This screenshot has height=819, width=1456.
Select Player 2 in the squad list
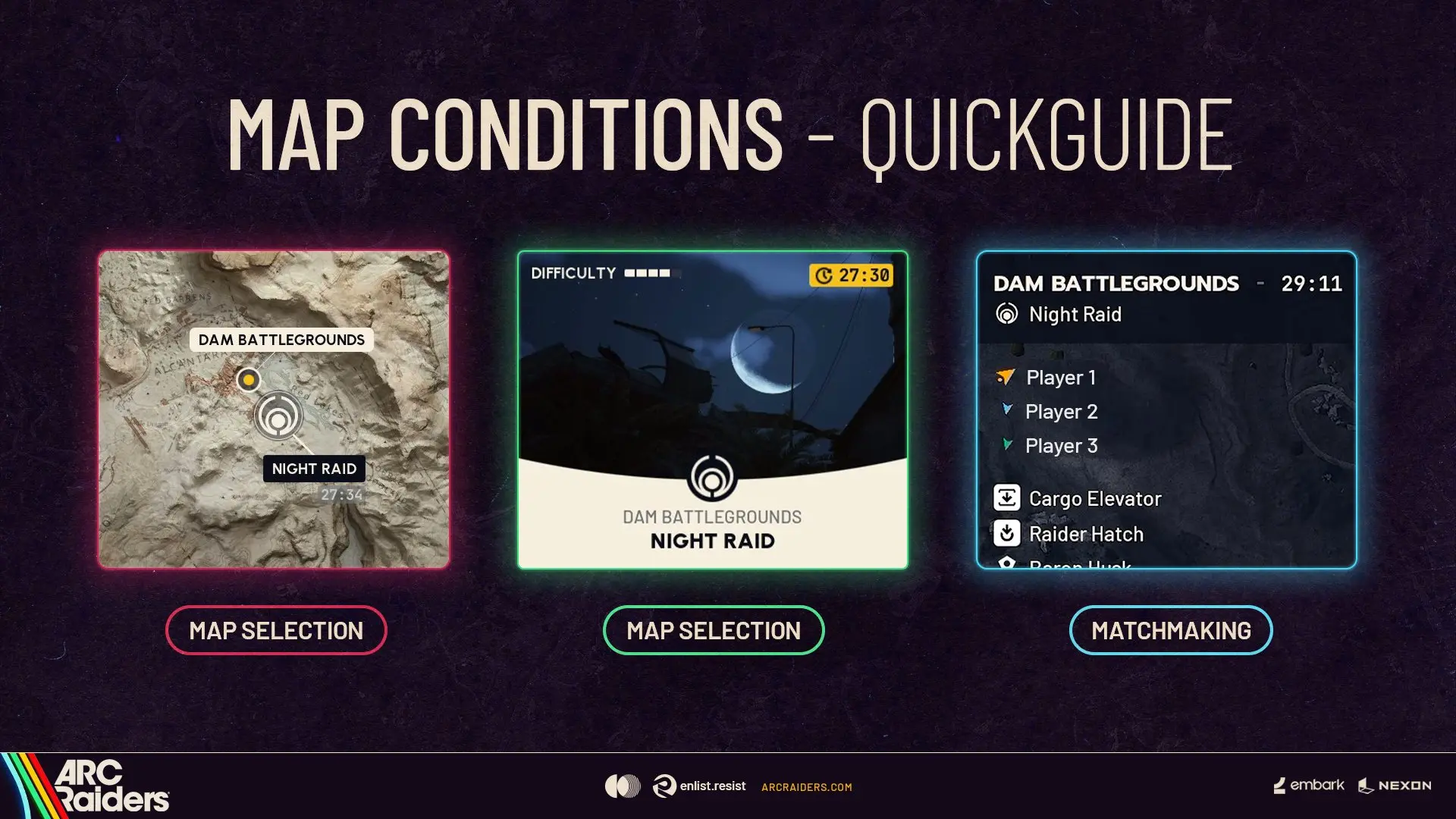coord(1061,412)
